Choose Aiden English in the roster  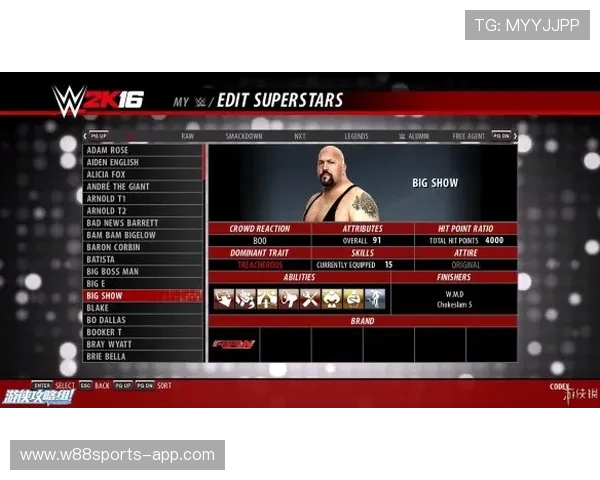(142, 162)
